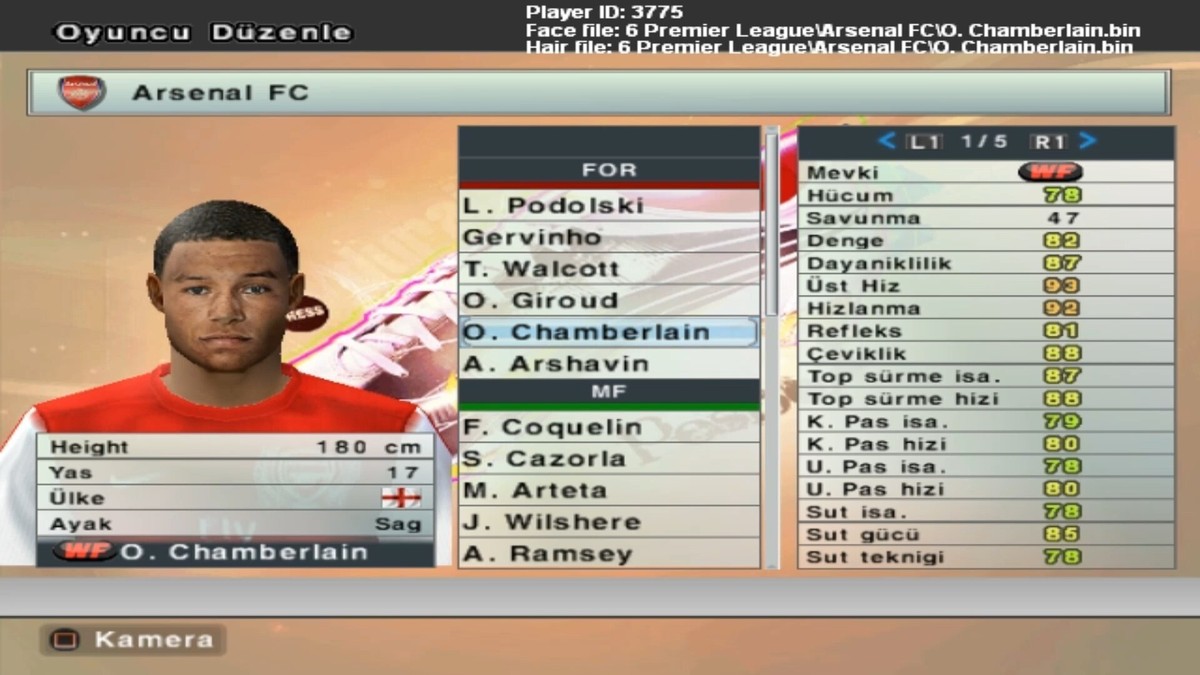
Task: Select A. Arshavin in the list
Action: pos(608,364)
